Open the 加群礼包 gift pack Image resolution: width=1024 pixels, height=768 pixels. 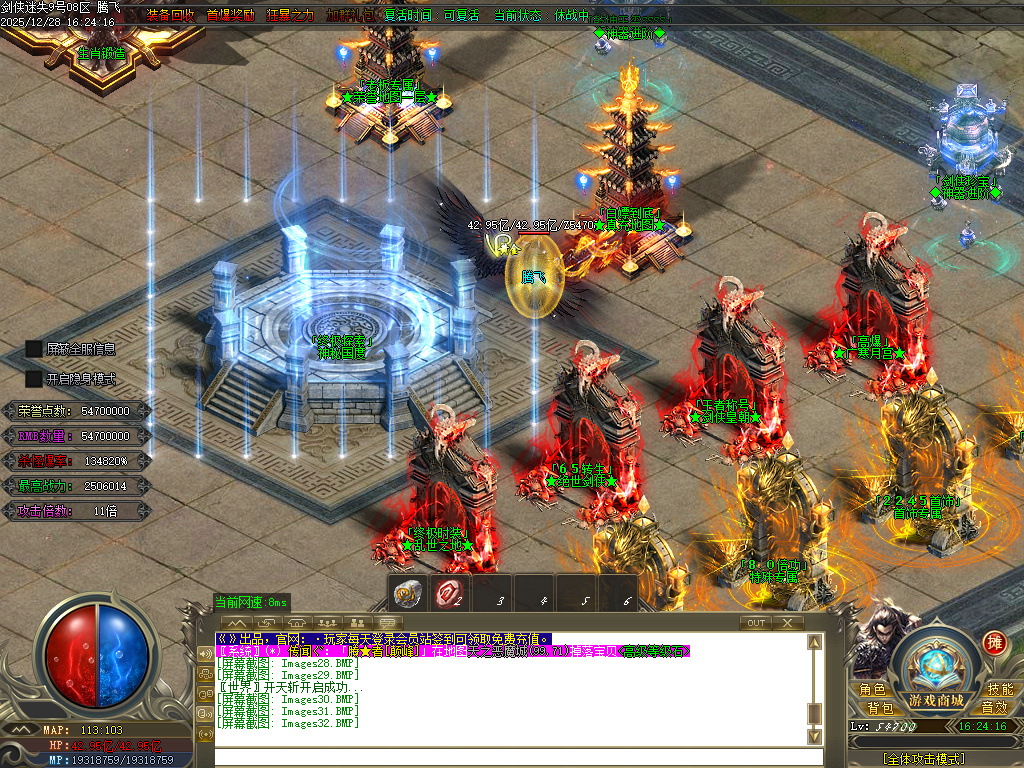[350, 16]
